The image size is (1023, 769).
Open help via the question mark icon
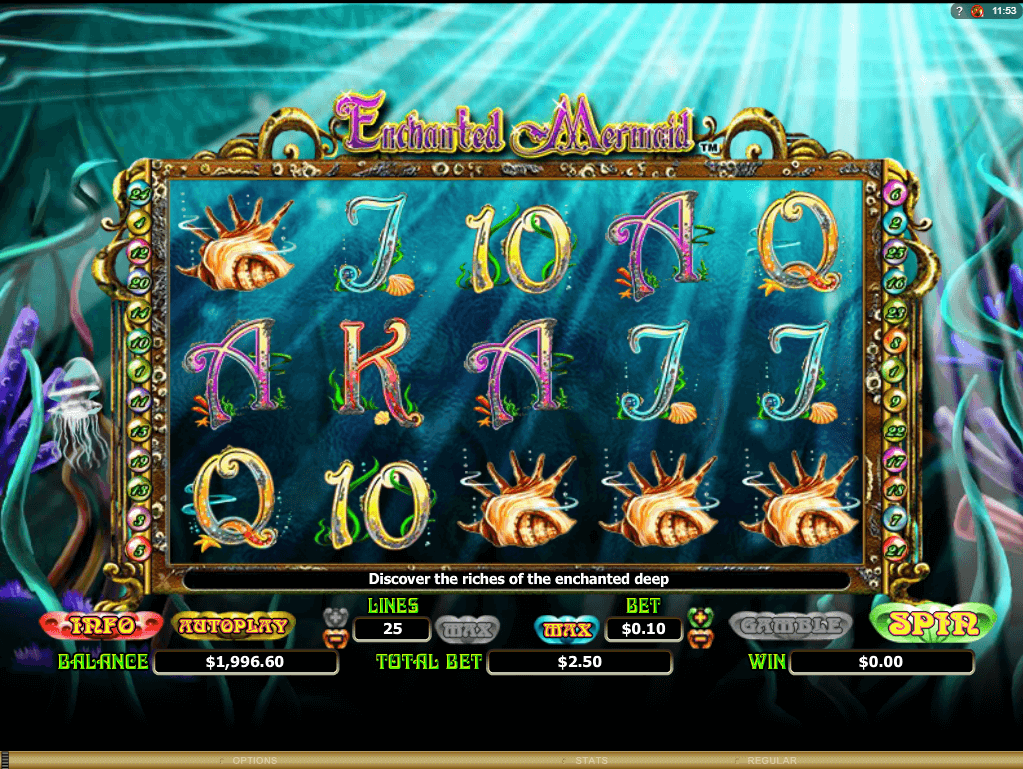tap(958, 10)
